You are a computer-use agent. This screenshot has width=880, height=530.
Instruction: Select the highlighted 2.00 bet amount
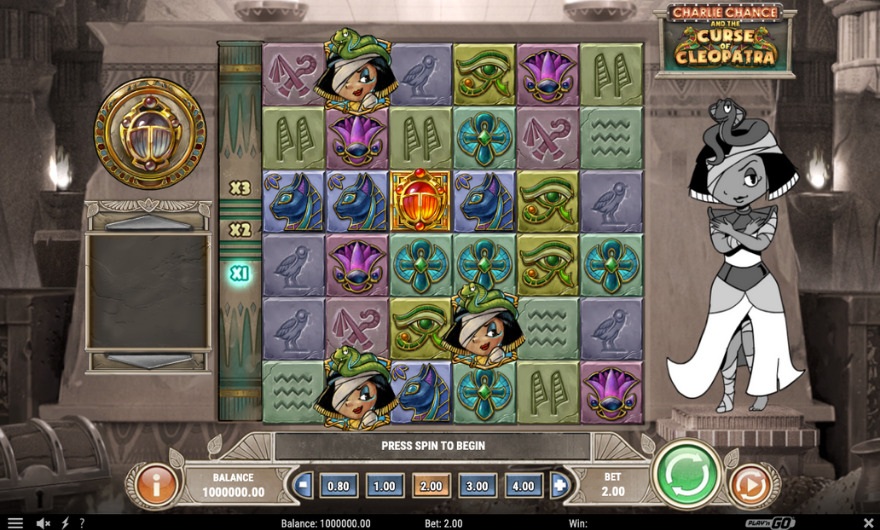[x=431, y=486]
